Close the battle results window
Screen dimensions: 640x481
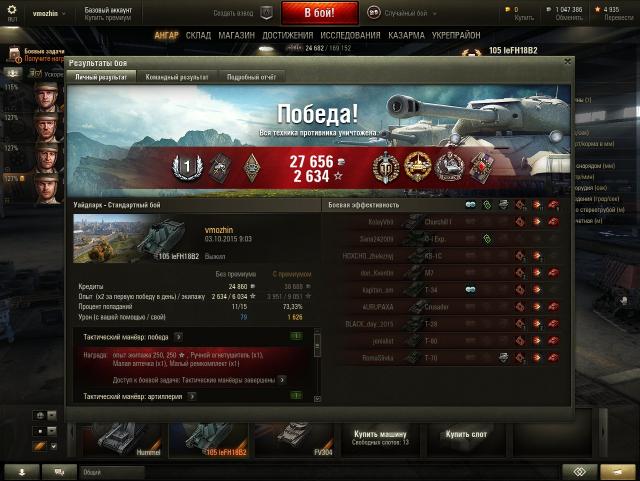pos(567,62)
